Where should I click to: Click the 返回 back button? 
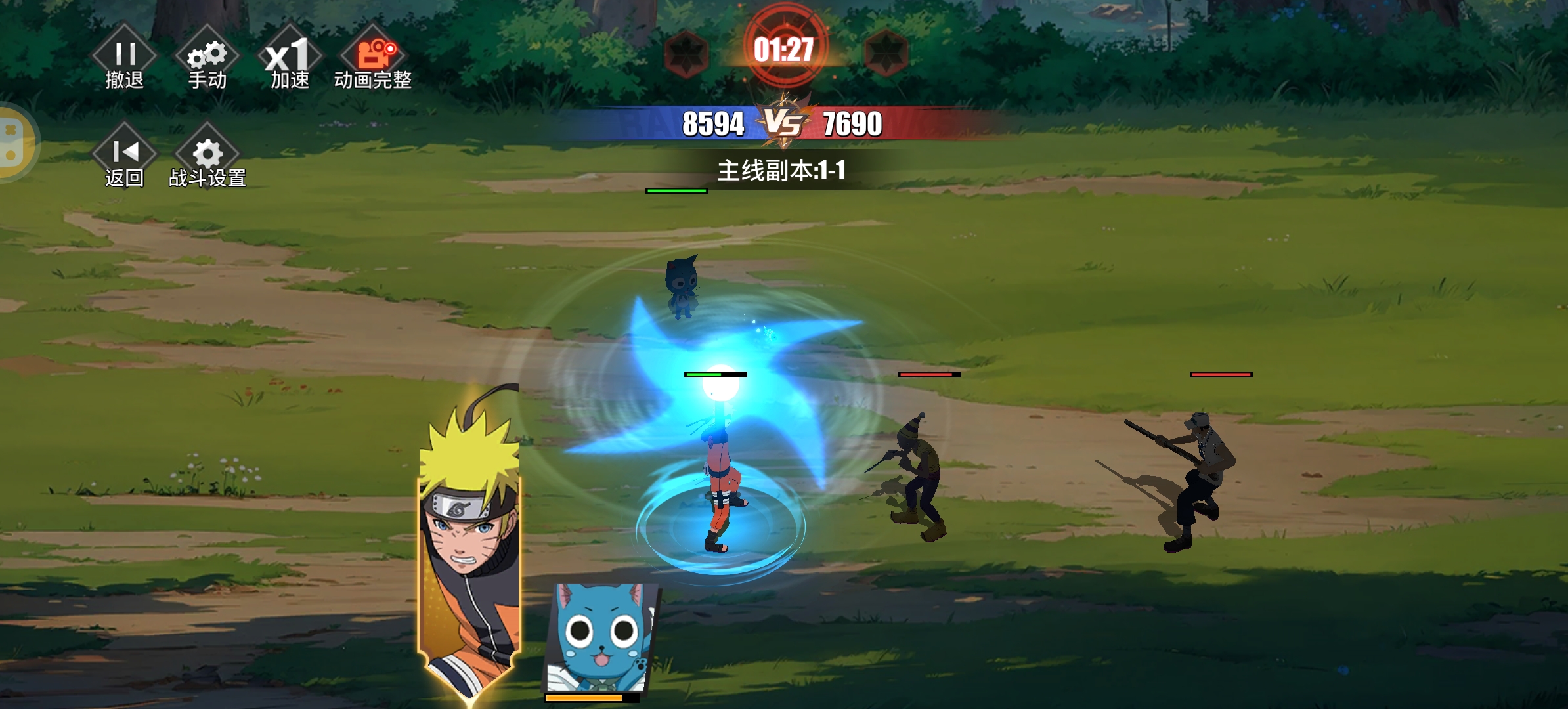(125, 159)
